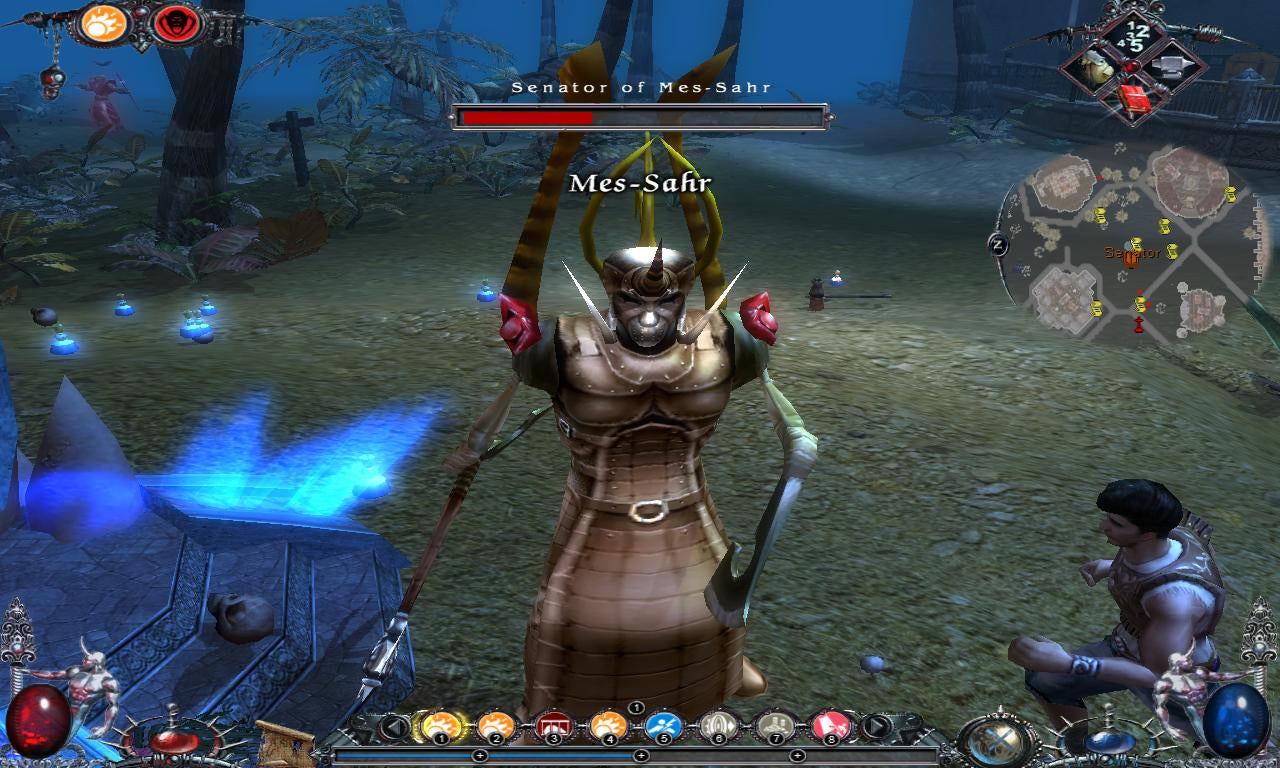Open the red book icon
The height and width of the screenshot is (768, 1280).
pyautogui.click(x=1133, y=99)
